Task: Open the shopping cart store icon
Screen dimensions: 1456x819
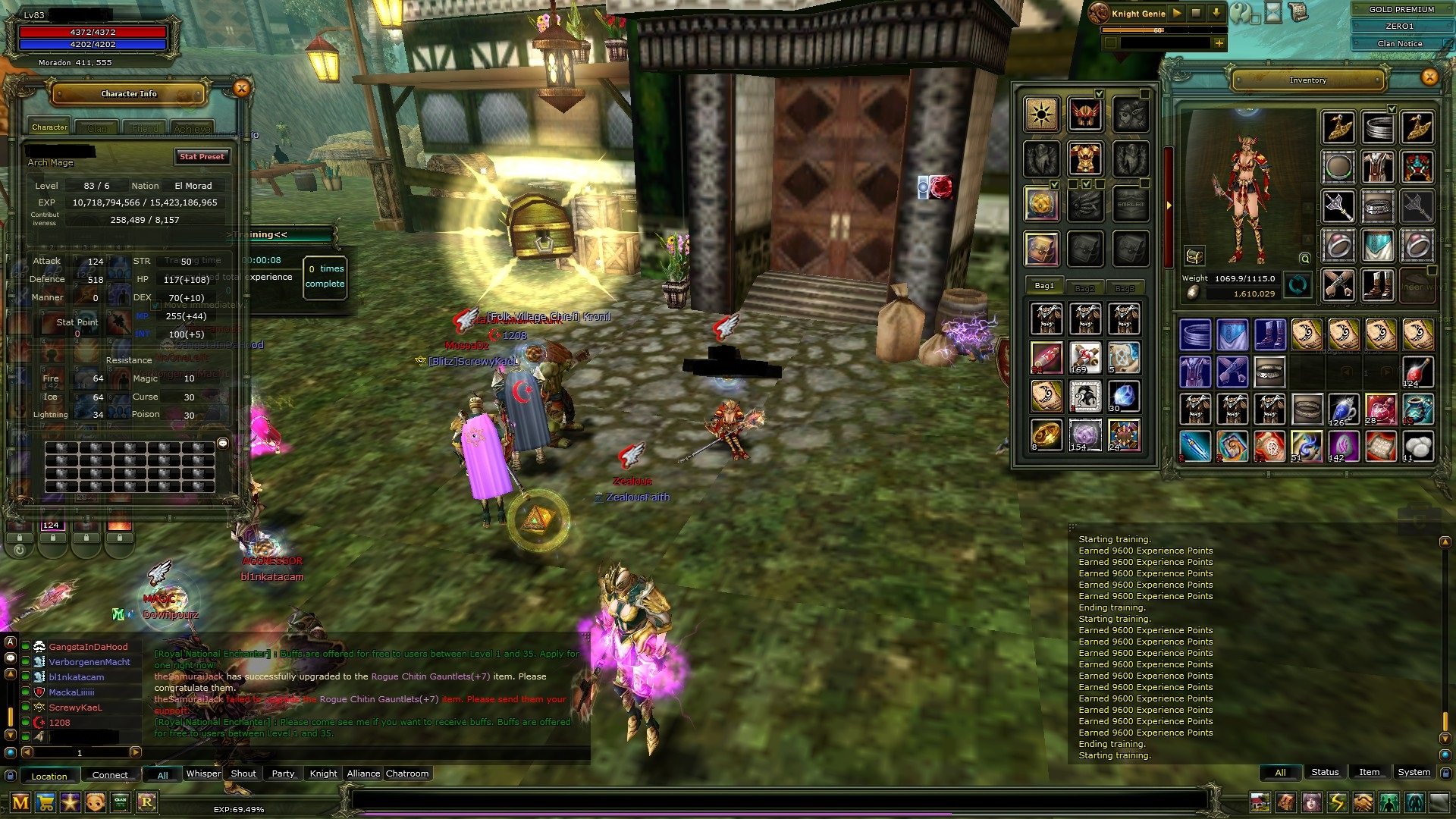Action: tap(45, 802)
